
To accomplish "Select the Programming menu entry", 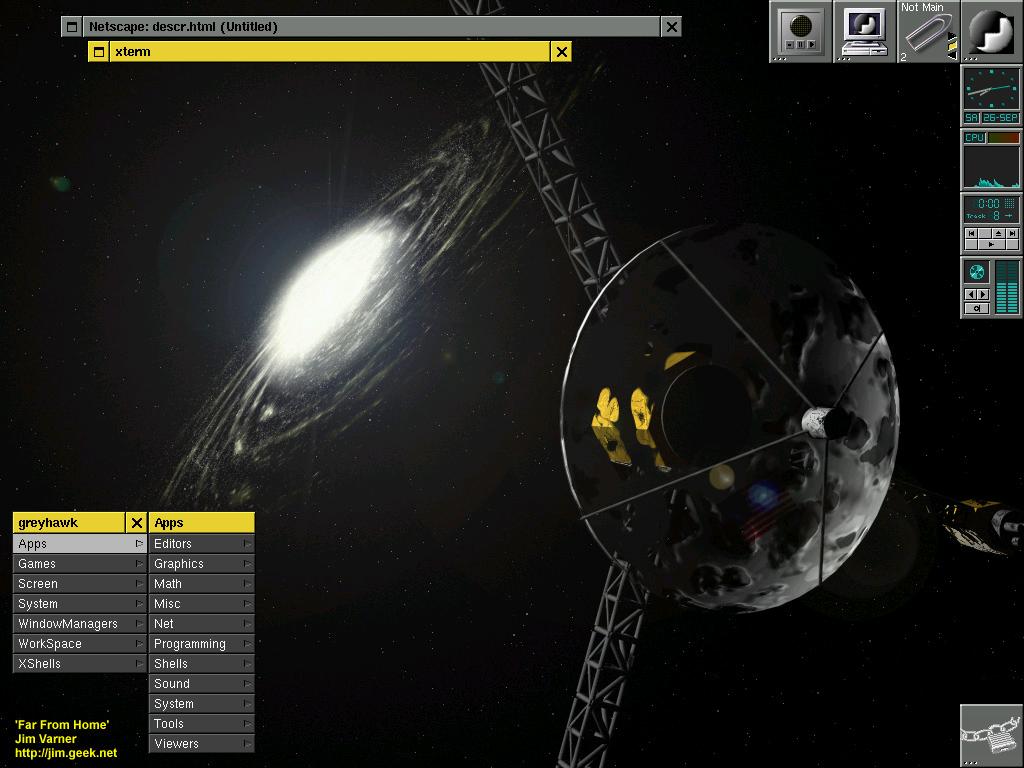I will (201, 644).
